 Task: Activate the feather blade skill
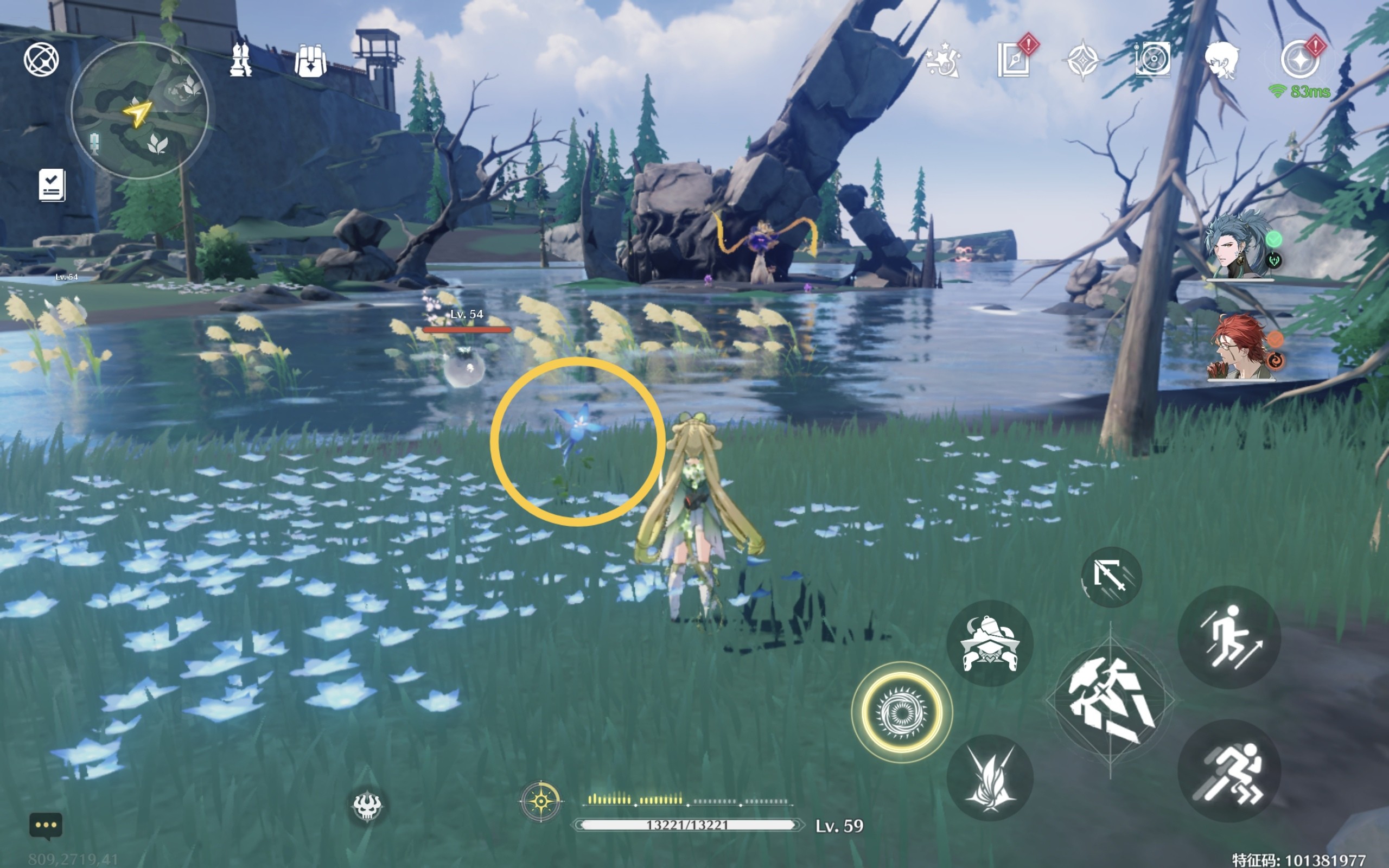990,777
